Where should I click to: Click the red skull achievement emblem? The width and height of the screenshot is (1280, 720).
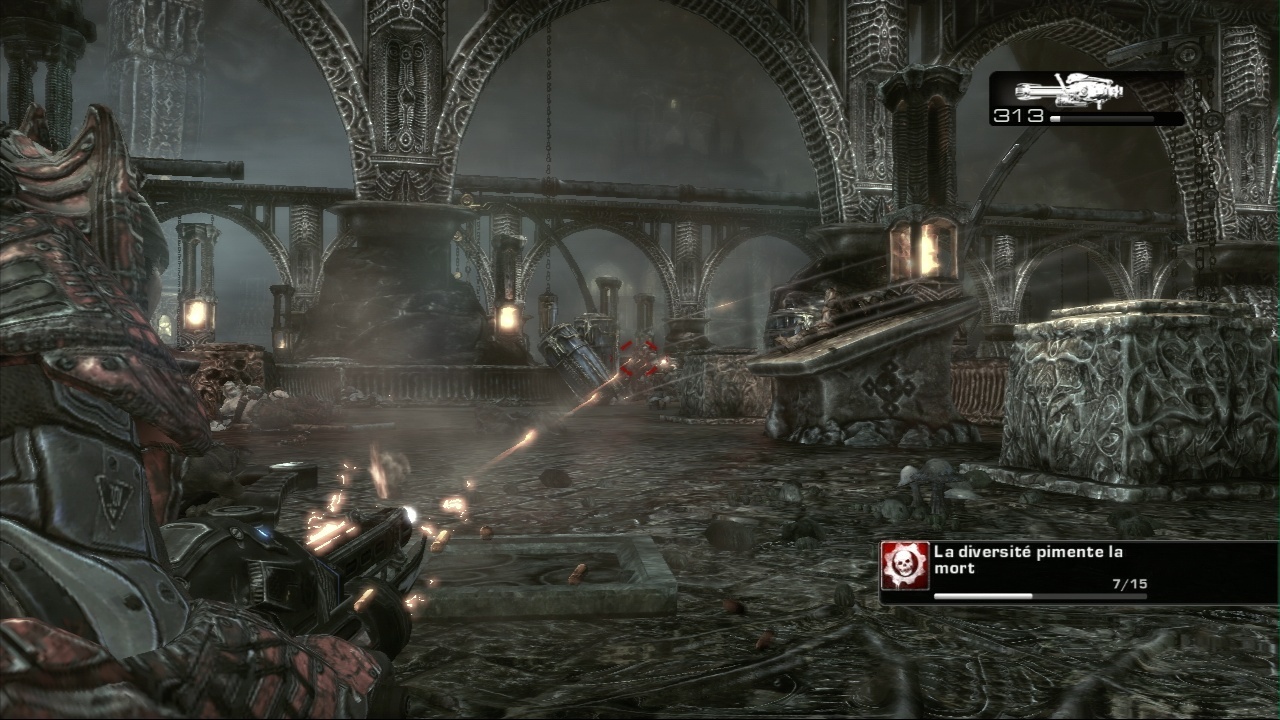pyautogui.click(x=906, y=567)
